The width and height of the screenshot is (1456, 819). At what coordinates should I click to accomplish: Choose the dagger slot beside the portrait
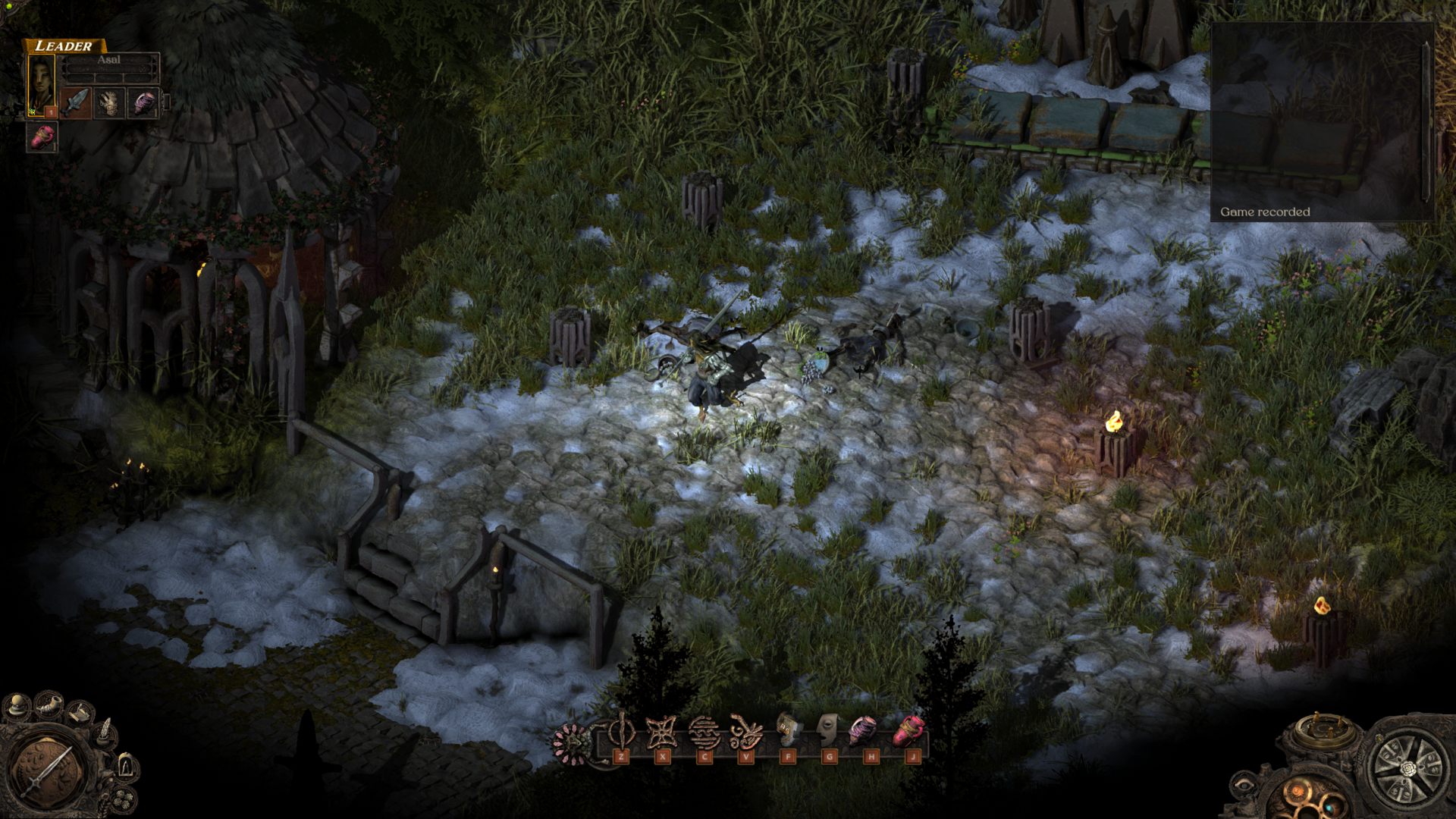pos(75,102)
